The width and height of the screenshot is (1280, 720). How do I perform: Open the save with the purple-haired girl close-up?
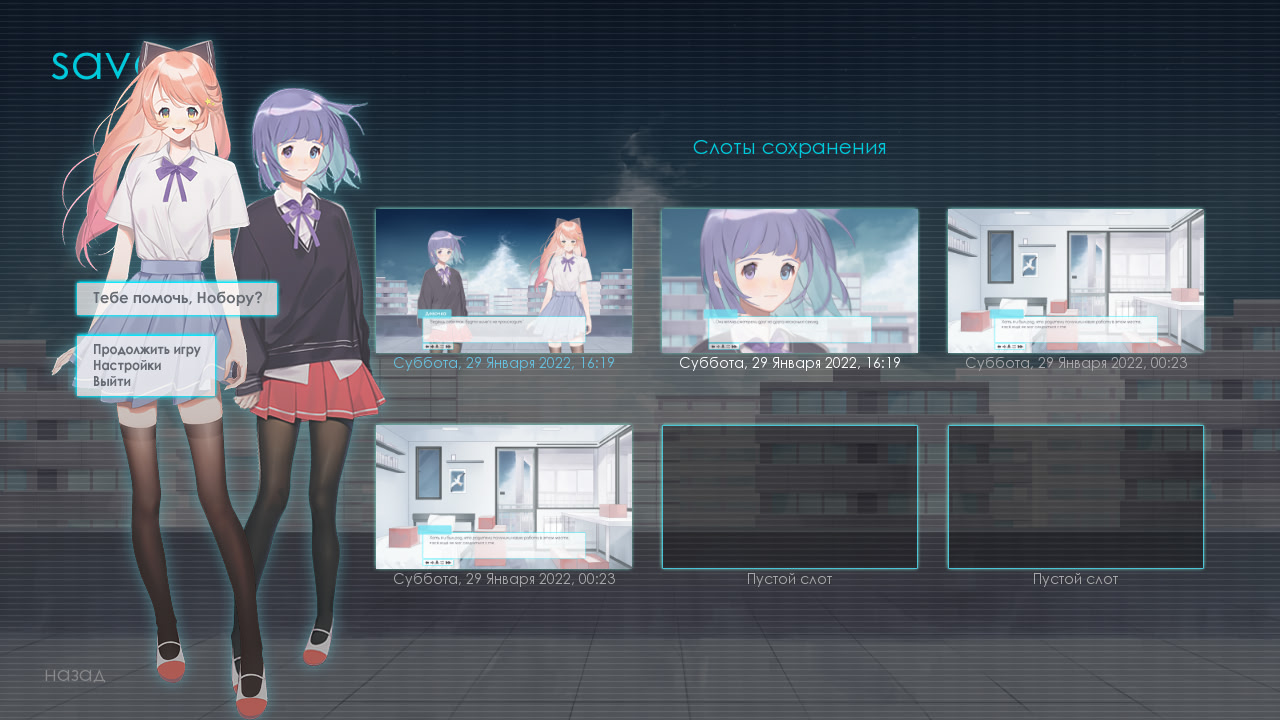pos(789,281)
